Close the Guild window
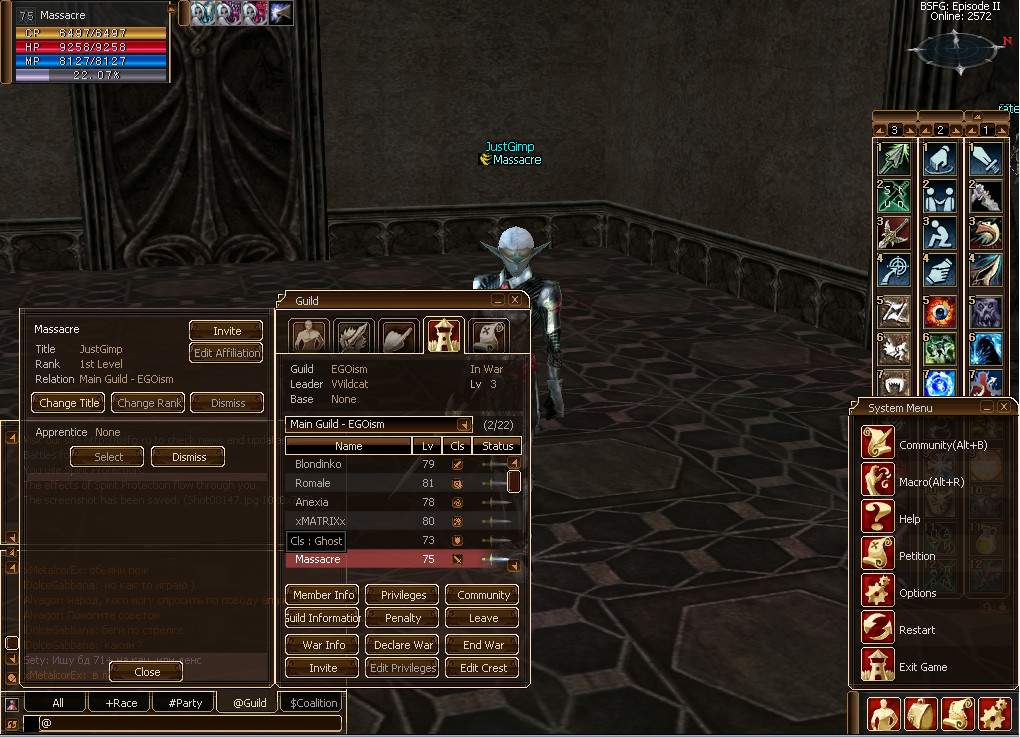1020x737 pixels. click(x=515, y=299)
